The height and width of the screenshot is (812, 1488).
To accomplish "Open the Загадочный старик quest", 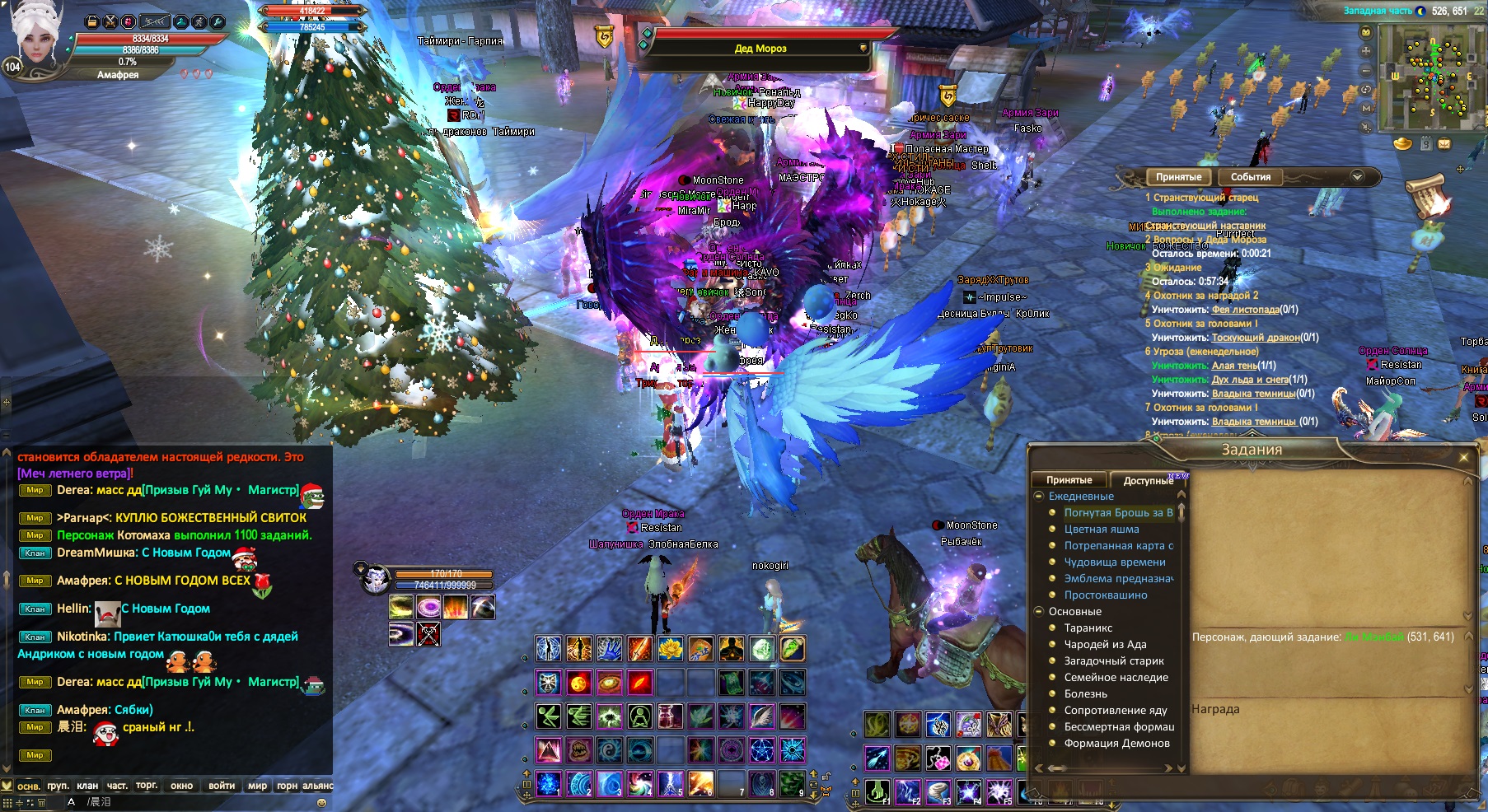I will coord(1114,661).
